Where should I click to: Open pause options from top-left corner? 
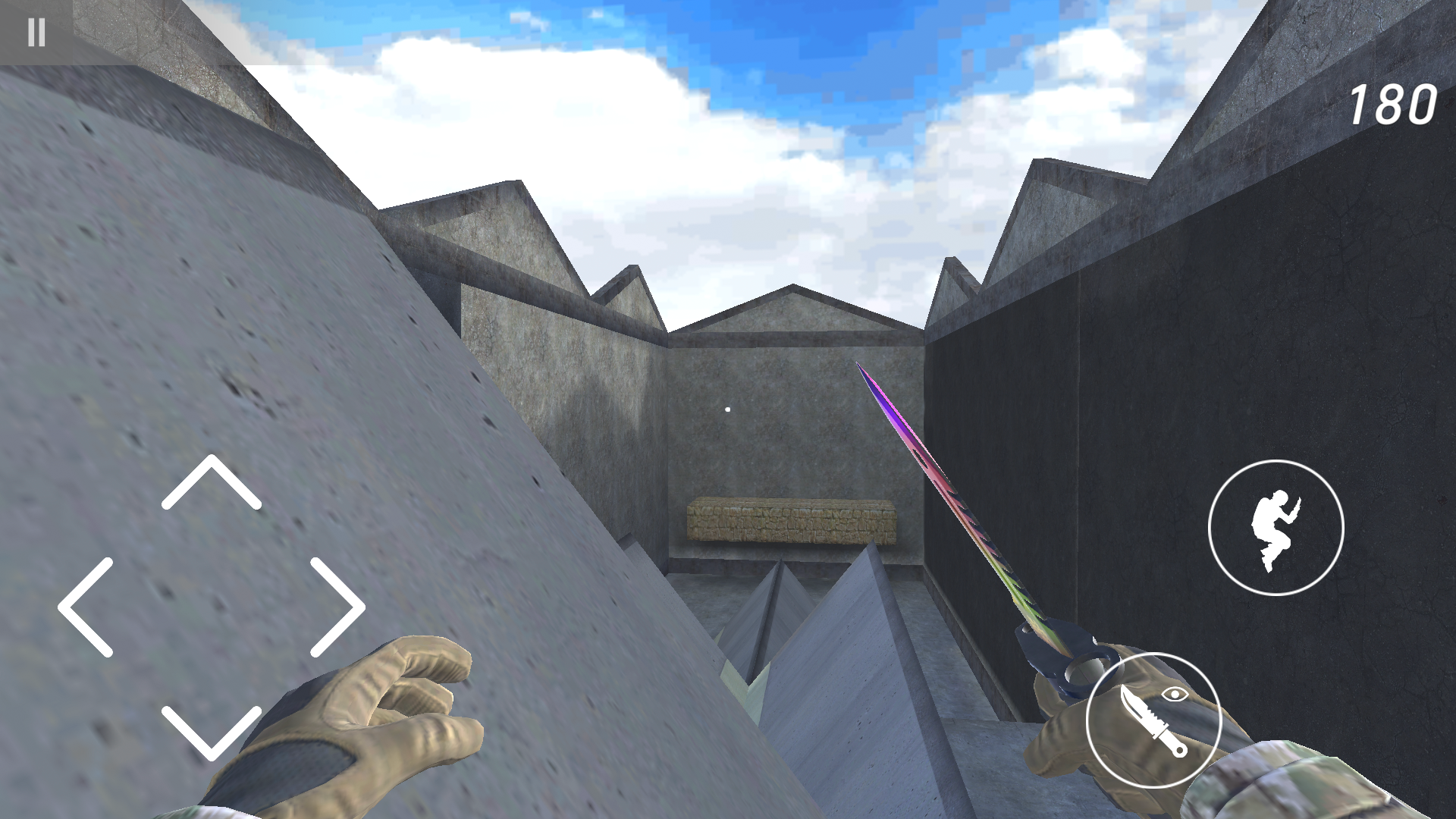(x=36, y=33)
